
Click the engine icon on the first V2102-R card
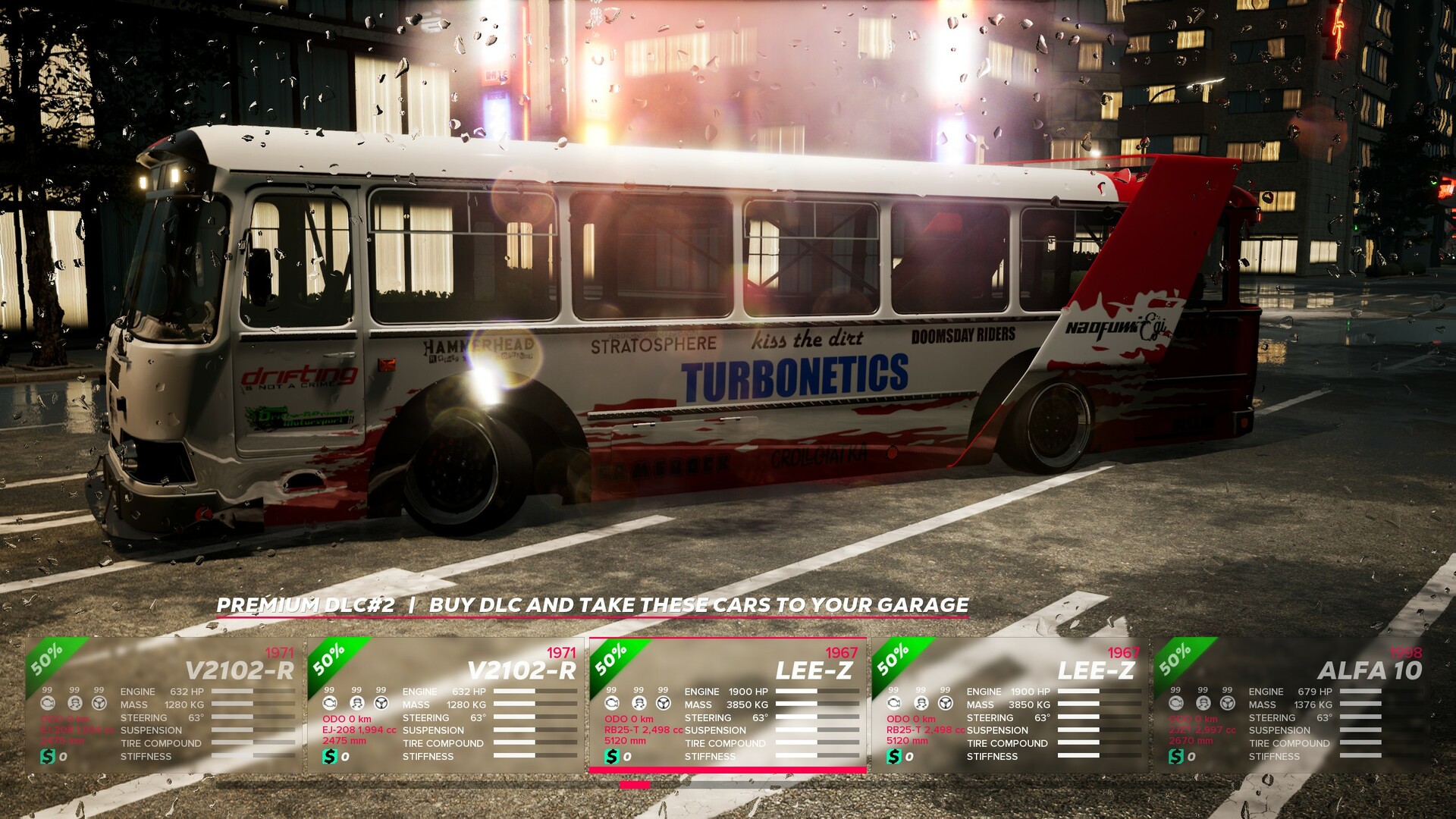[x=48, y=702]
